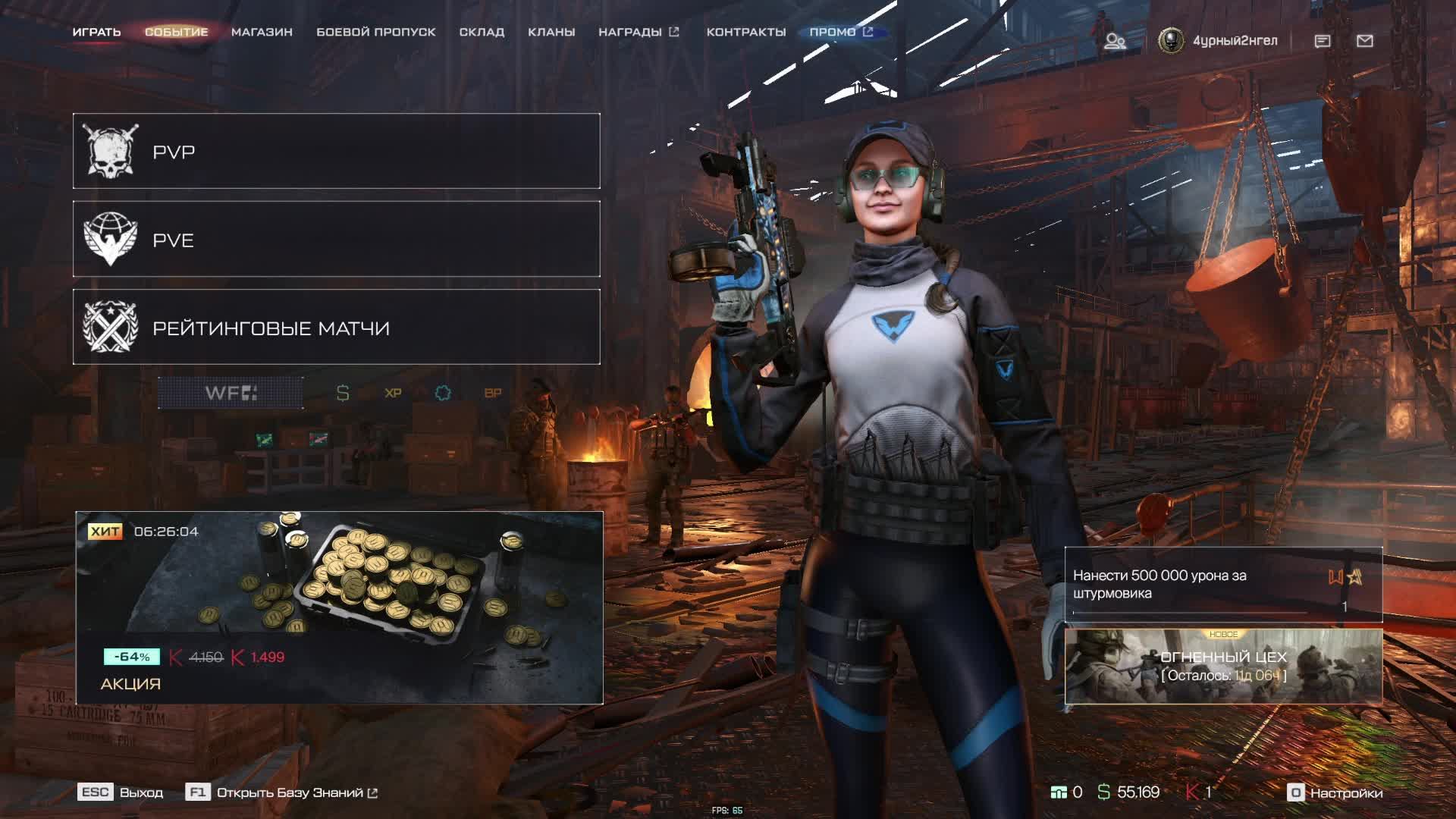Go to the МАГАЗИН shop tab
Viewport: 1456px width, 819px height.
tap(262, 32)
